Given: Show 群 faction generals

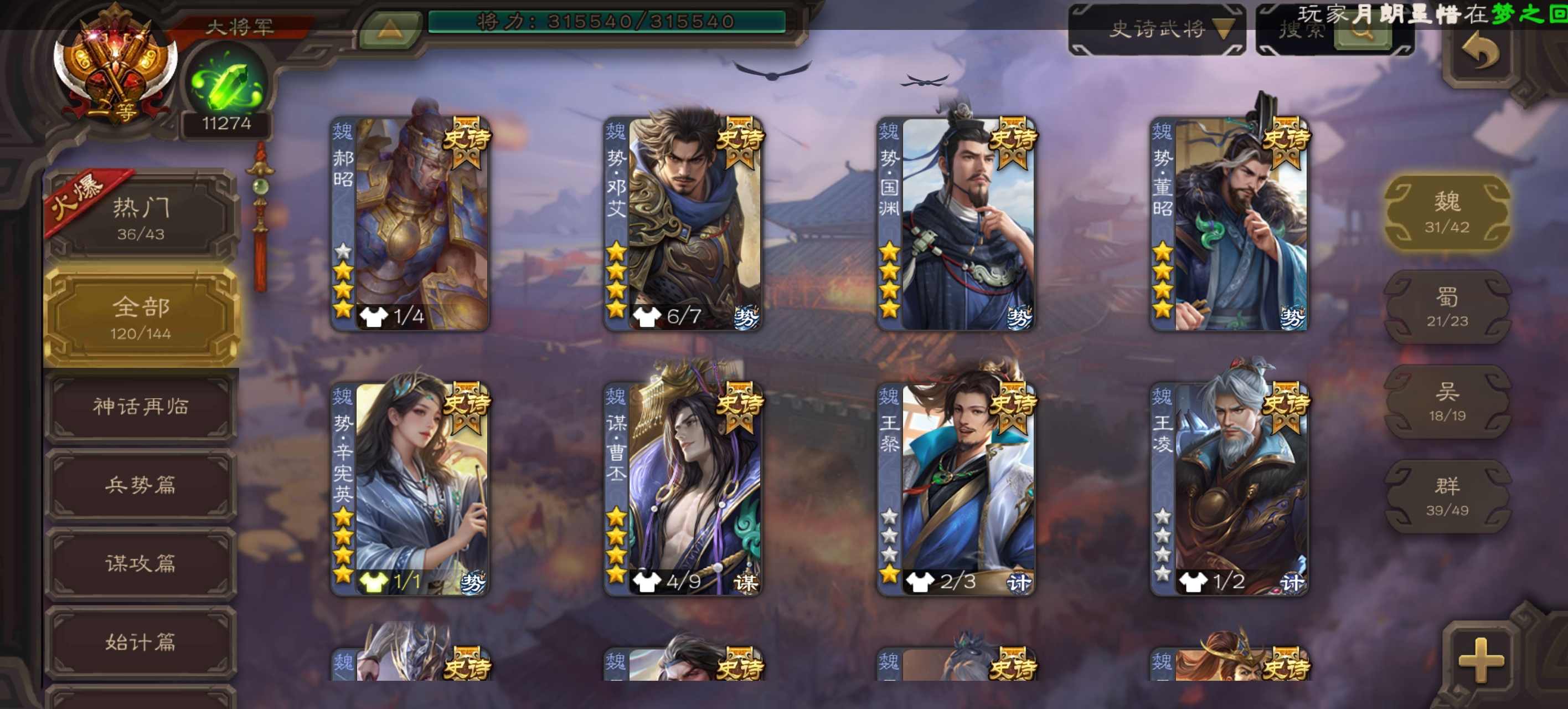Looking at the screenshot, I should tap(1447, 496).
